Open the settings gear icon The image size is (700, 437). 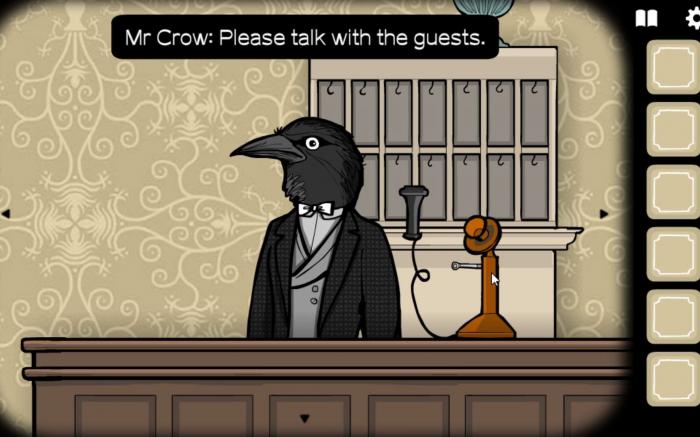click(687, 18)
